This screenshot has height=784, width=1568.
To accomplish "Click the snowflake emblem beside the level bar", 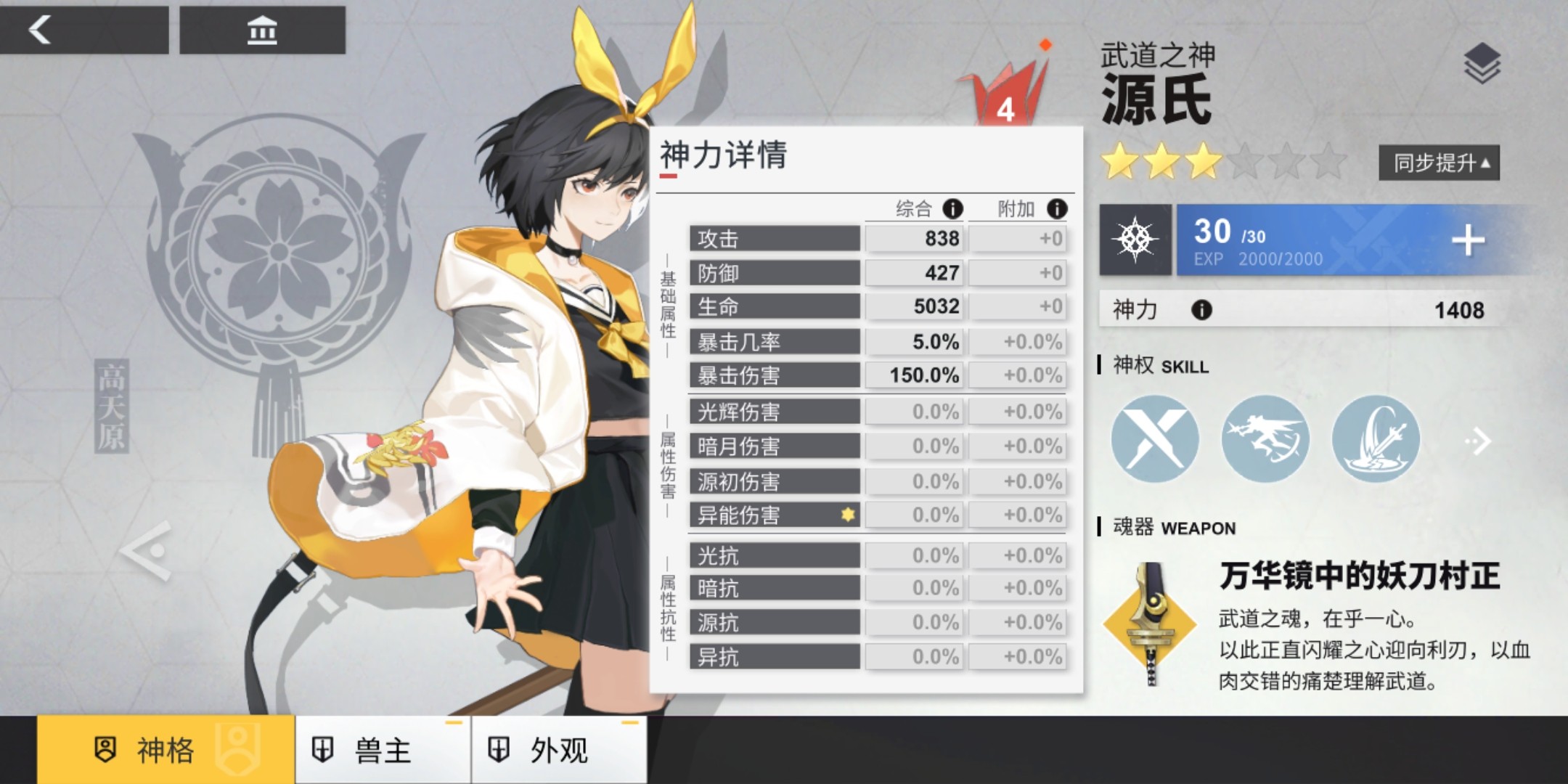I will tap(1135, 240).
